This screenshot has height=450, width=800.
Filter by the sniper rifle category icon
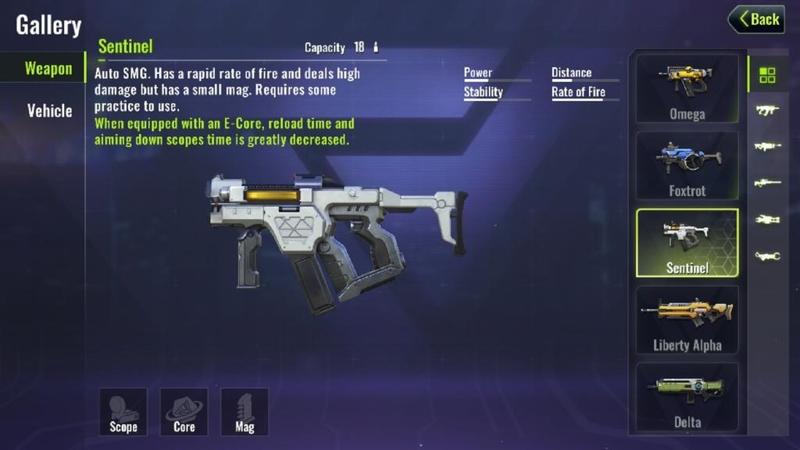click(x=768, y=183)
